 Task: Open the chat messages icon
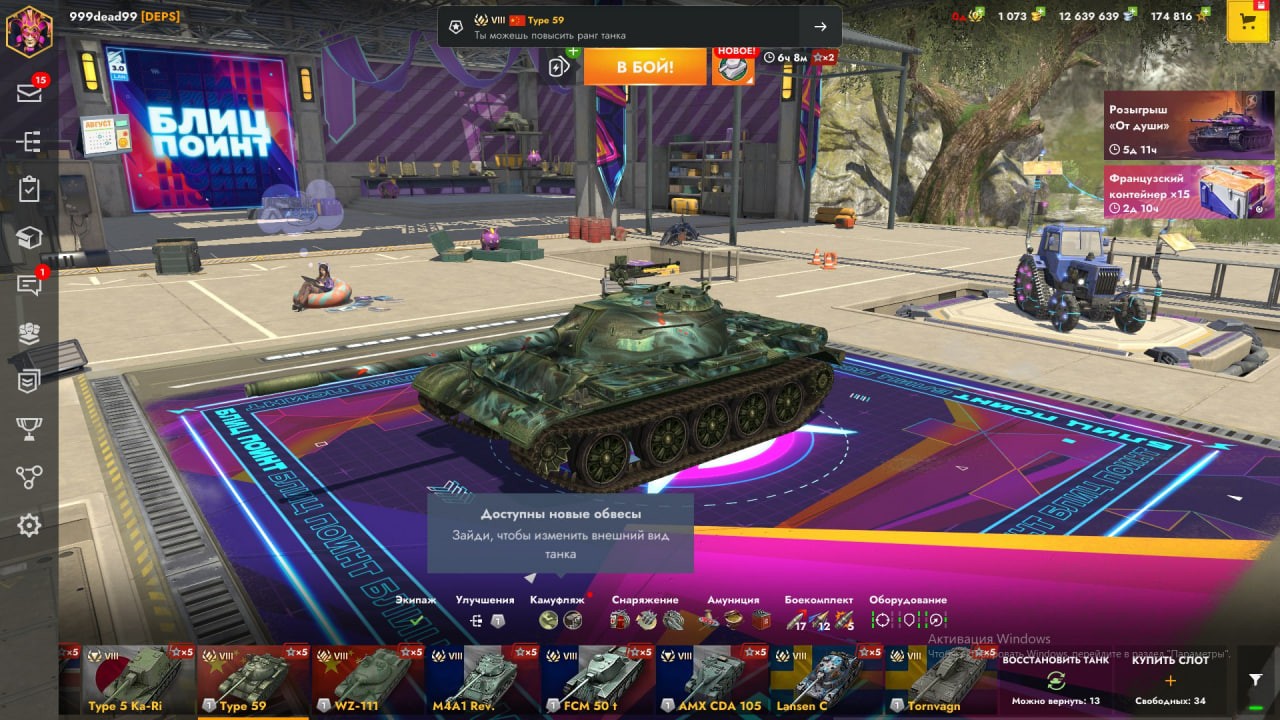(29, 285)
